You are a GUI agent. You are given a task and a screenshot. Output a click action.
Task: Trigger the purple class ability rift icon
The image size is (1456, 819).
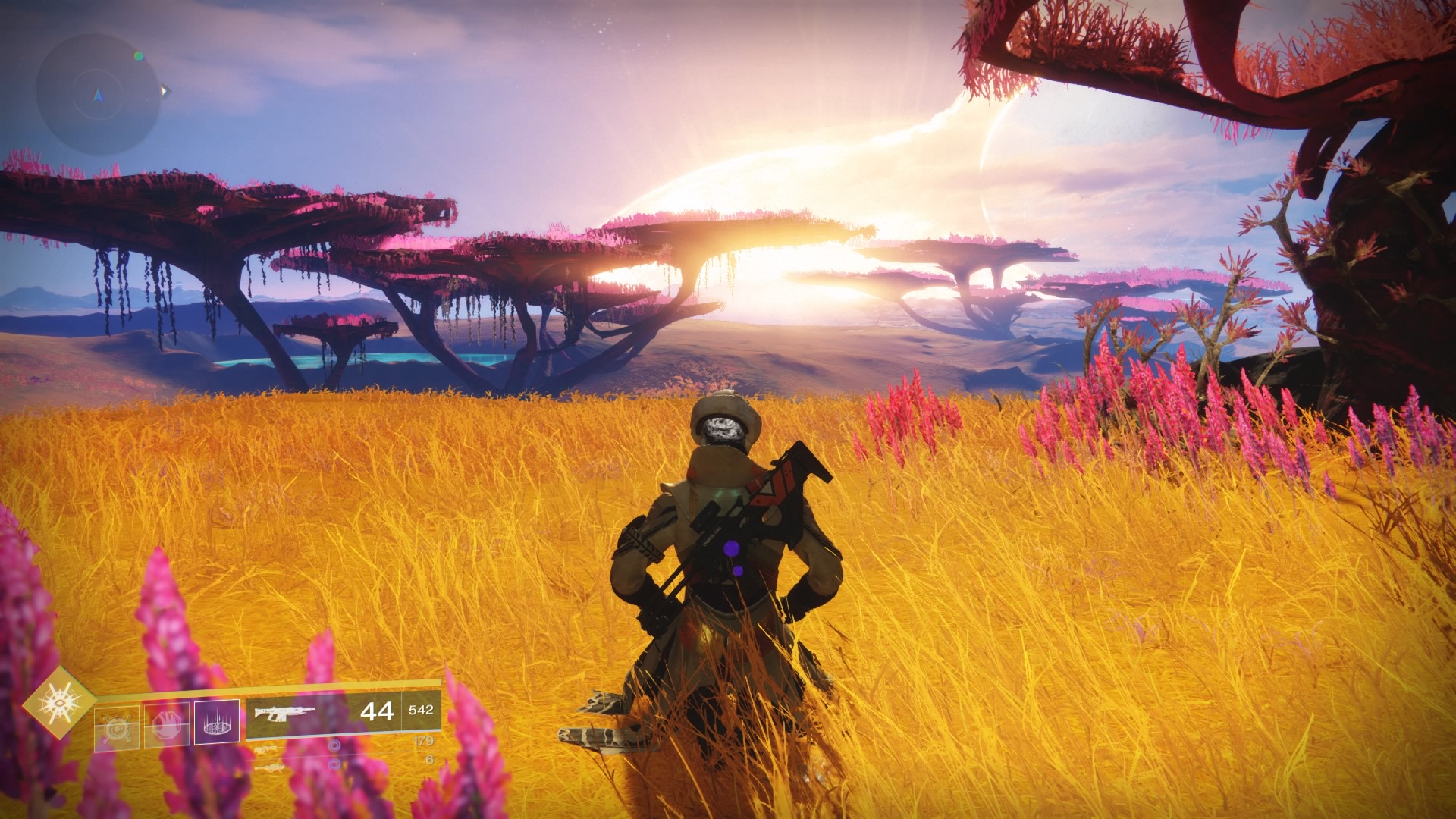tap(217, 721)
